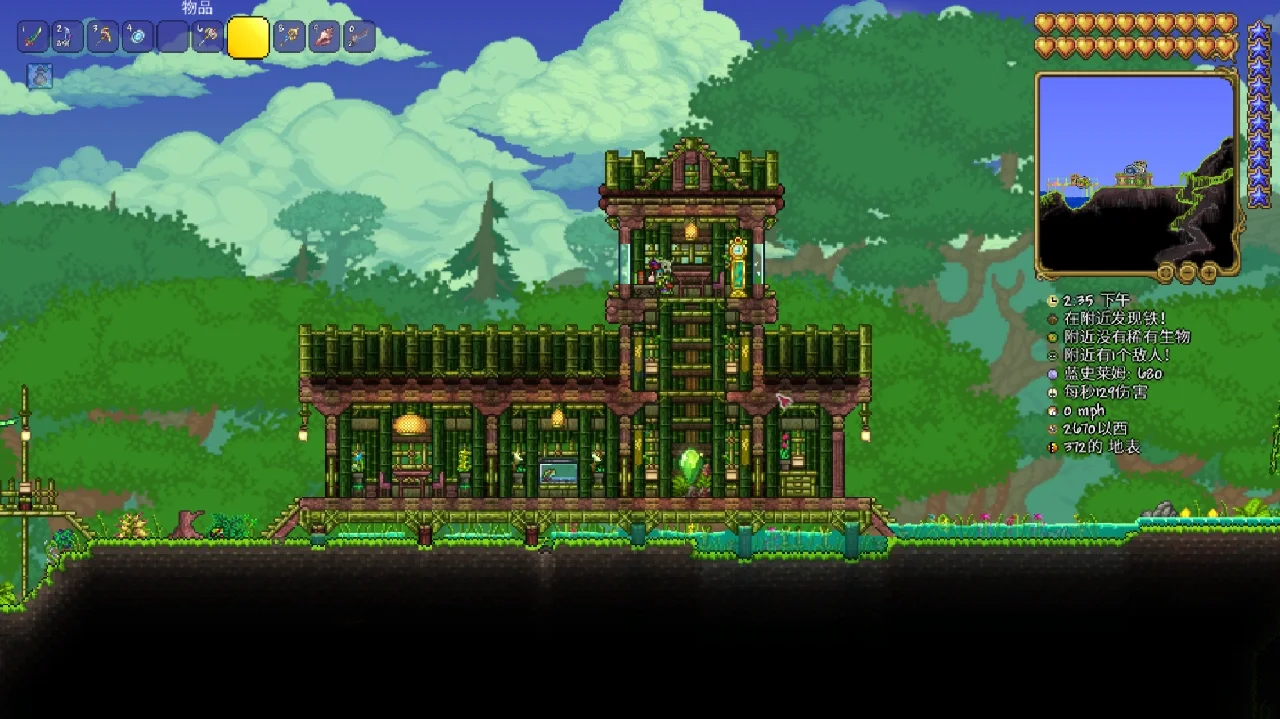Click the minimap view
The width and height of the screenshot is (1280, 719).
click(1135, 171)
